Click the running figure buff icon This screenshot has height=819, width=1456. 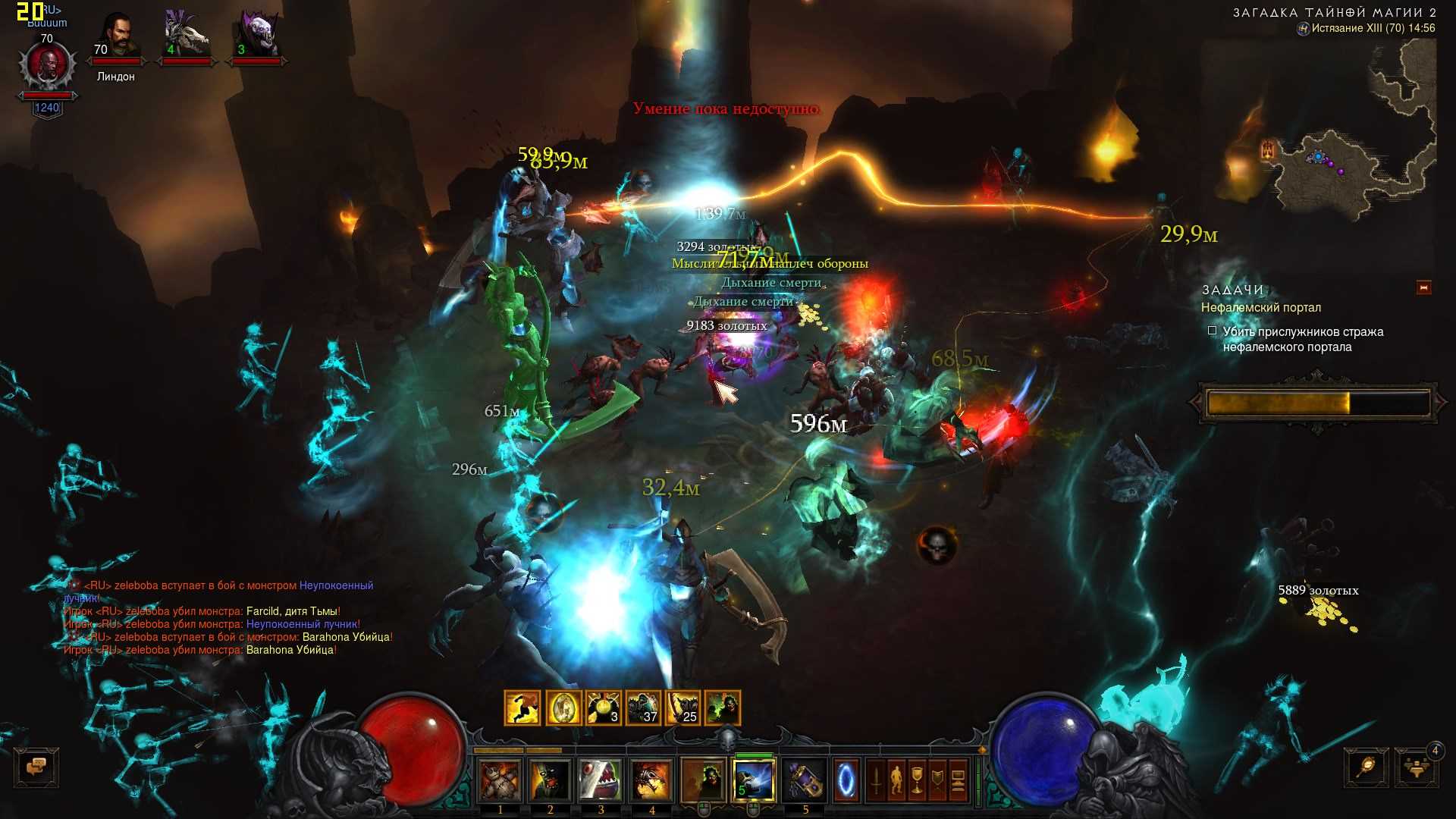pyautogui.click(x=522, y=708)
